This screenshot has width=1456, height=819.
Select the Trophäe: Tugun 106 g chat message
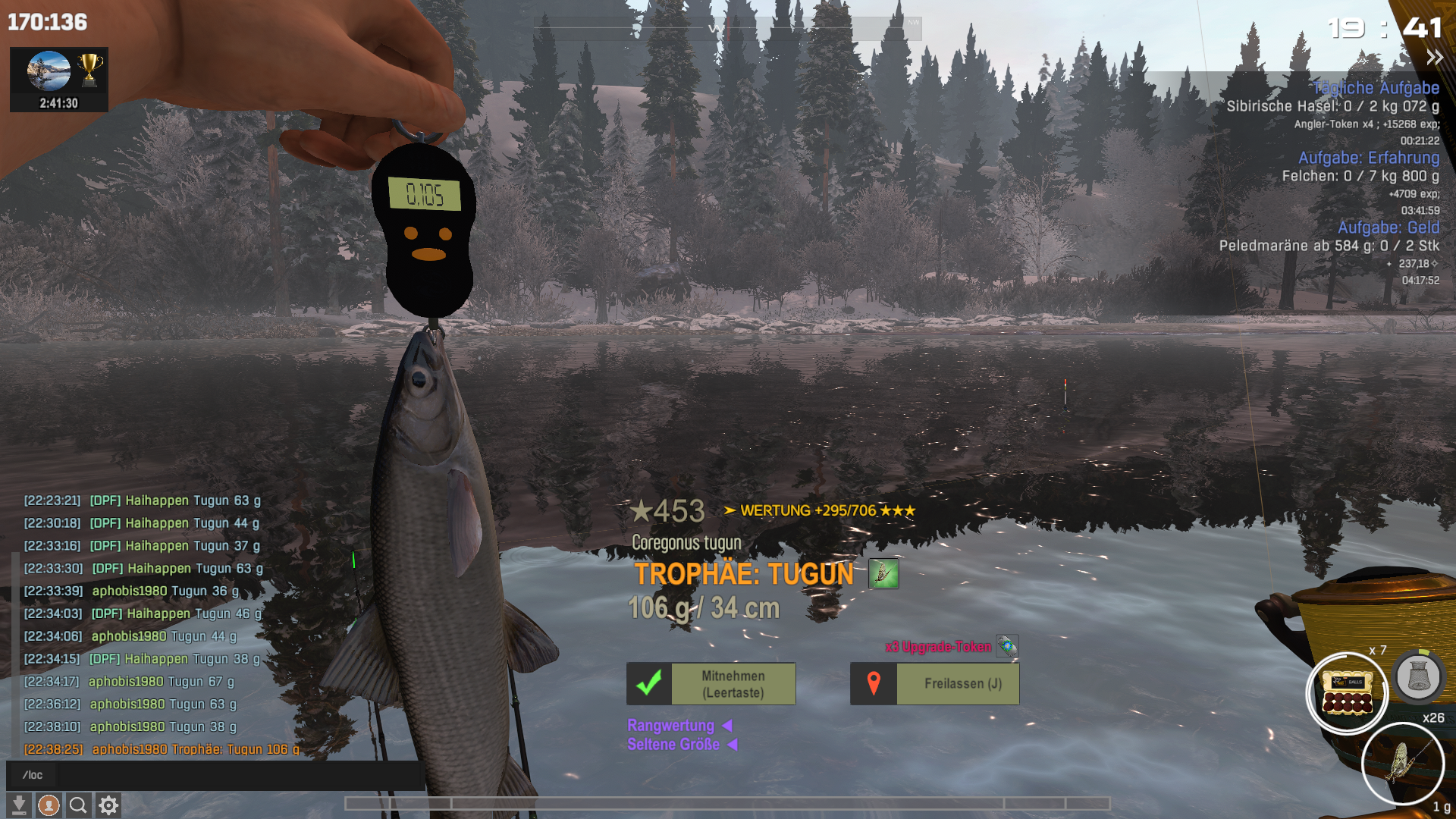coord(196,749)
